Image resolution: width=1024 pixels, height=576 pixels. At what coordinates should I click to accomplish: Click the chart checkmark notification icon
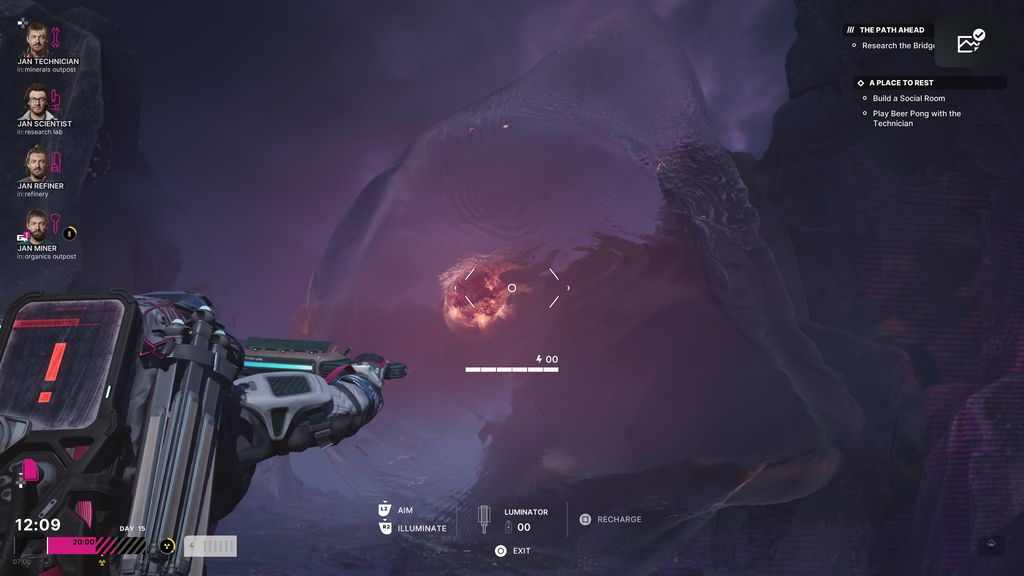click(970, 41)
